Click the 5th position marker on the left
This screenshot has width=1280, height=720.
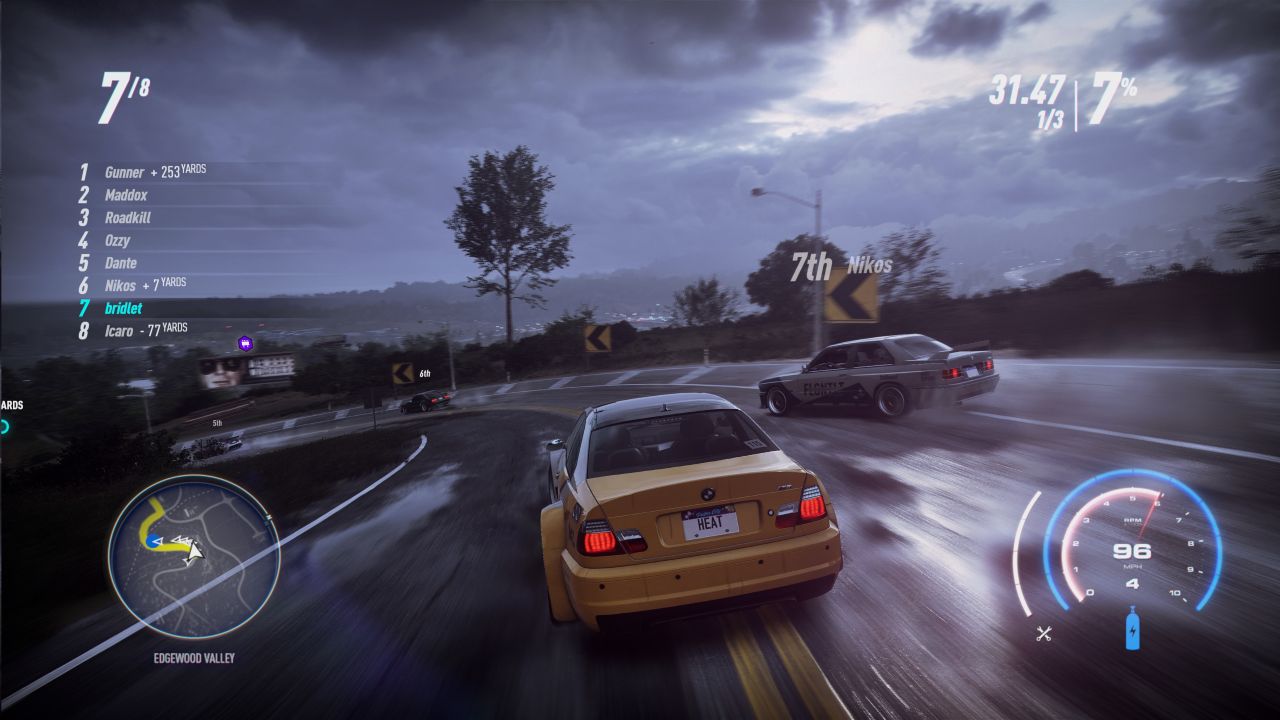click(216, 423)
